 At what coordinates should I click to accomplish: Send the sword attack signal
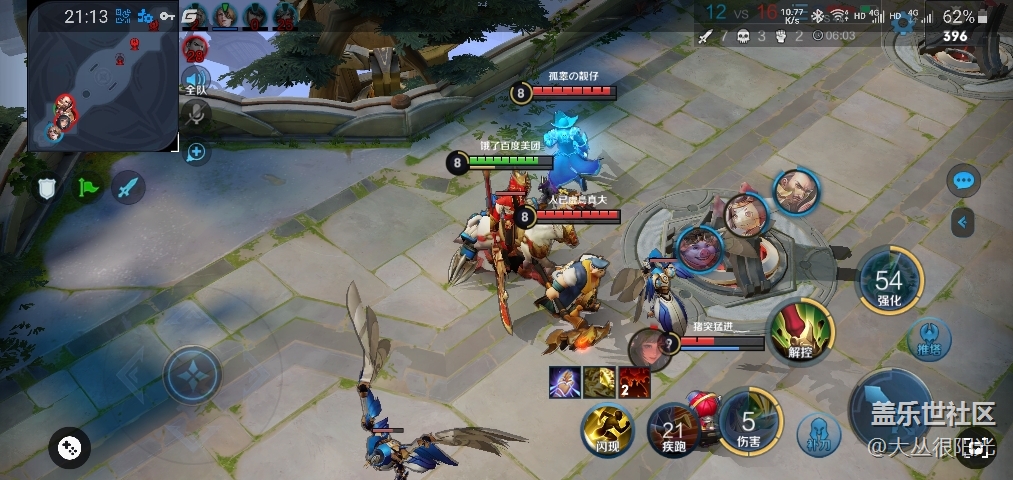(x=127, y=186)
